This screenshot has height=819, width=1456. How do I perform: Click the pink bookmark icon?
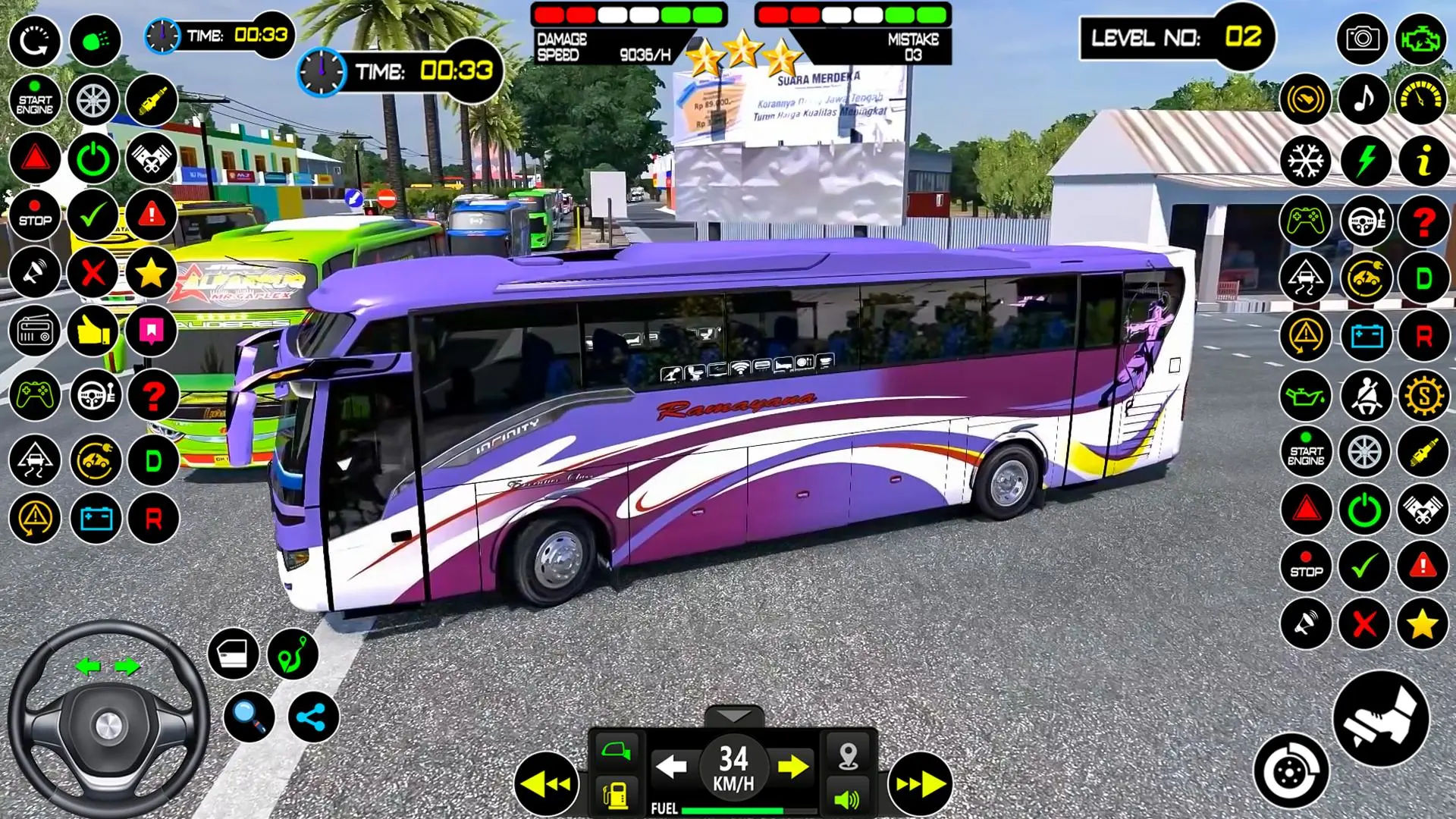[x=152, y=331]
